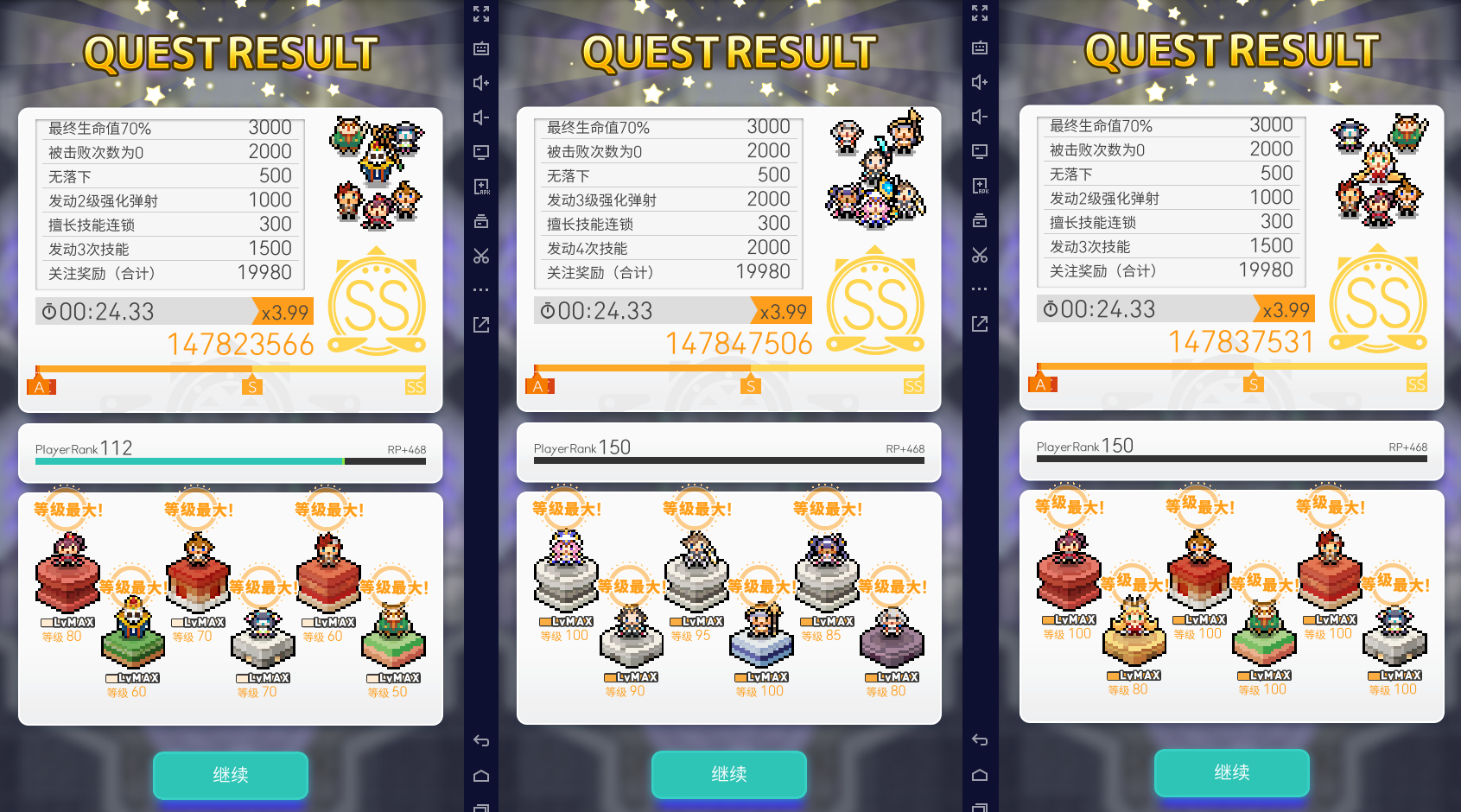The image size is (1461, 812).
Task: Toggle fullscreen mode in the emulator sidebar
Action: pyautogui.click(x=482, y=14)
